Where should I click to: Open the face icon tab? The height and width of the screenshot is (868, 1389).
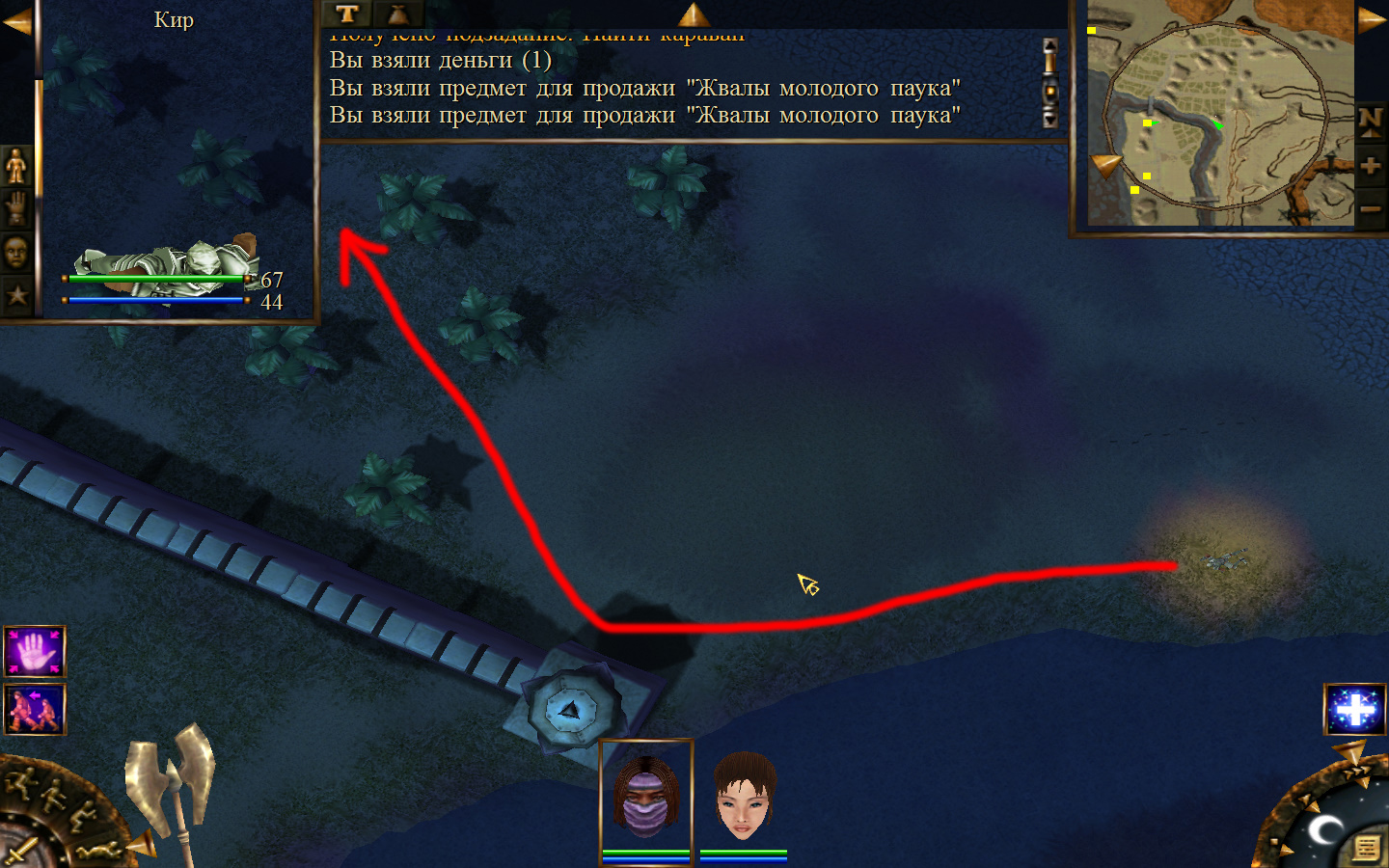(x=16, y=253)
